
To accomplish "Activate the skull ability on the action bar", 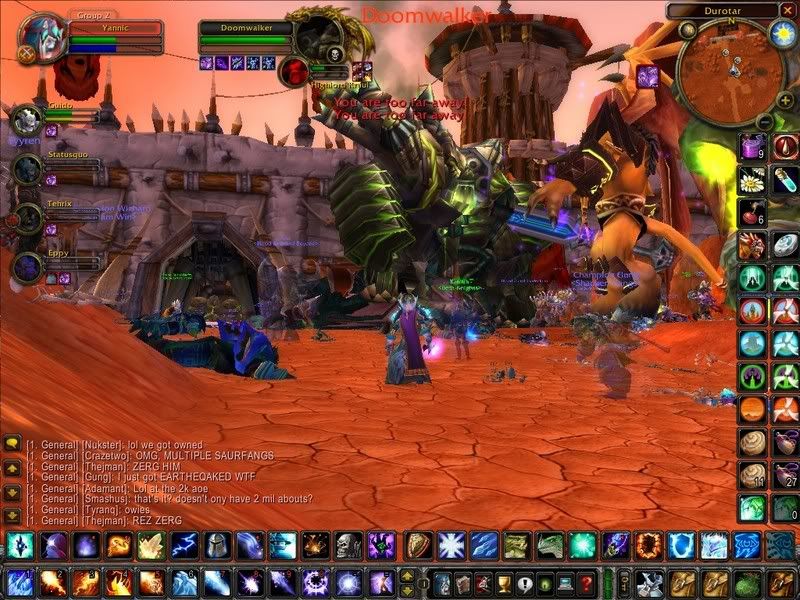I will tap(347, 545).
